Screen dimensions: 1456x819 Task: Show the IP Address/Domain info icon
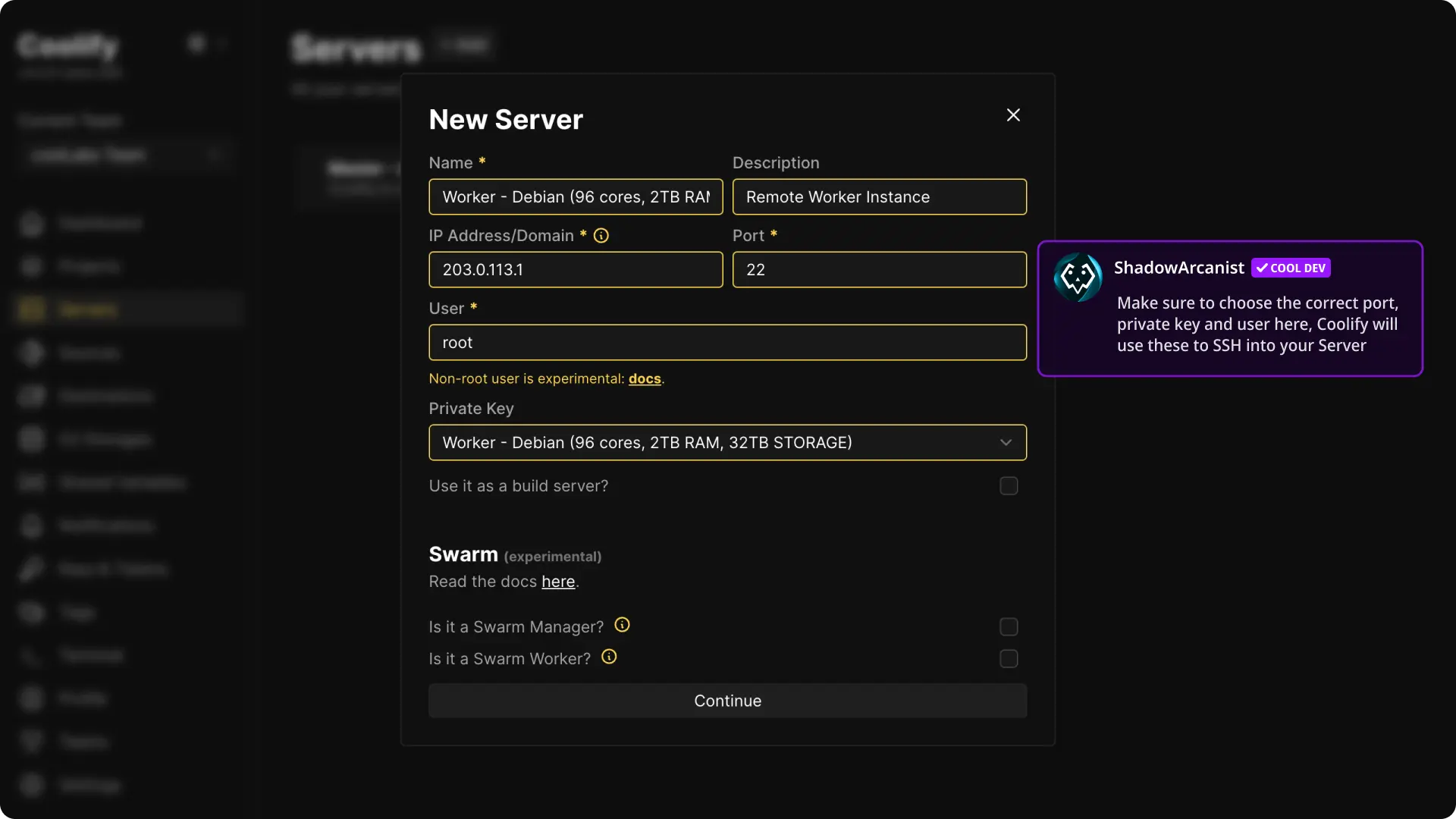[x=601, y=236]
